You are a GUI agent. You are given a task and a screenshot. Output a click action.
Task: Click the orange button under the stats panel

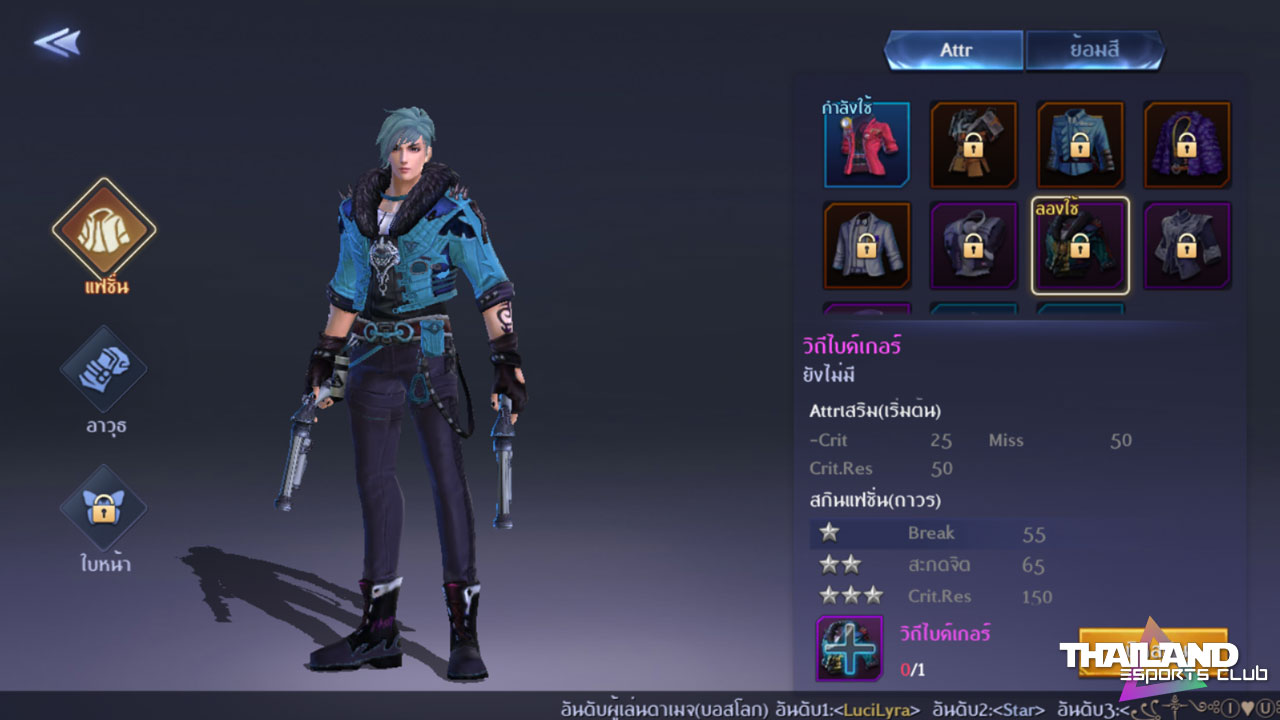coord(1152,650)
